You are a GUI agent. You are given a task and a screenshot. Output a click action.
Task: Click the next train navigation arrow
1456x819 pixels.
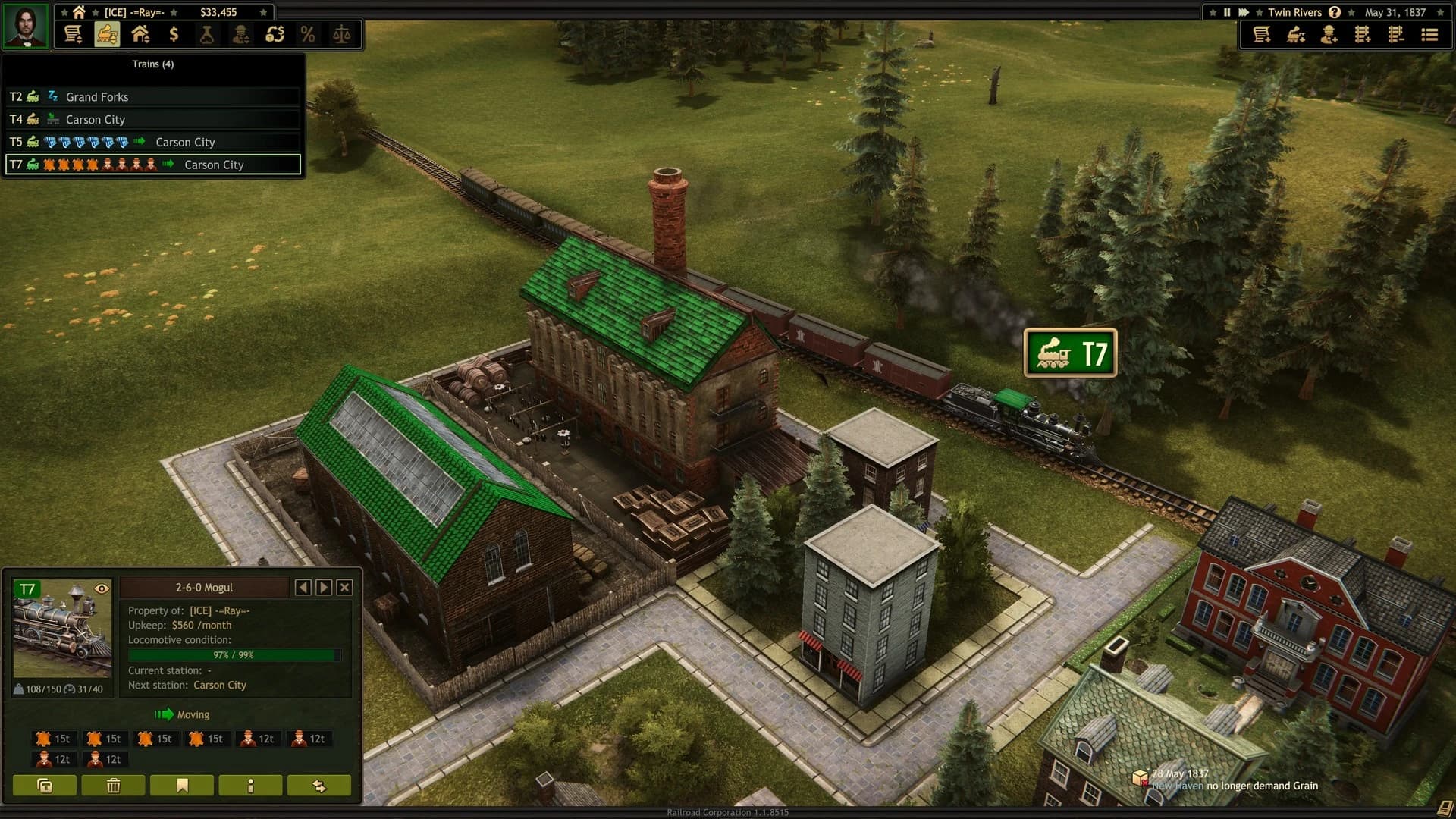(325, 587)
